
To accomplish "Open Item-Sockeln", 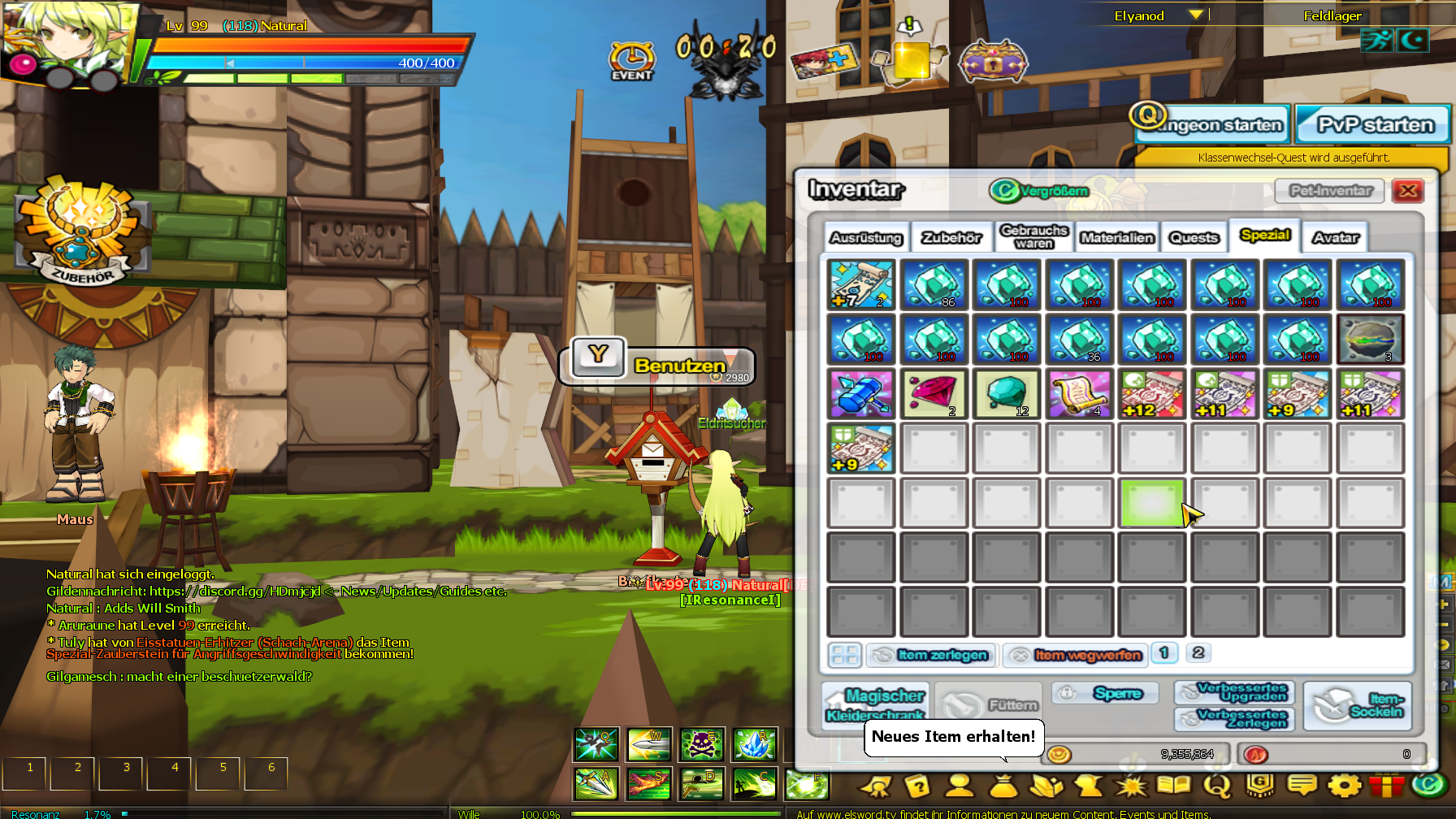I will [1358, 704].
